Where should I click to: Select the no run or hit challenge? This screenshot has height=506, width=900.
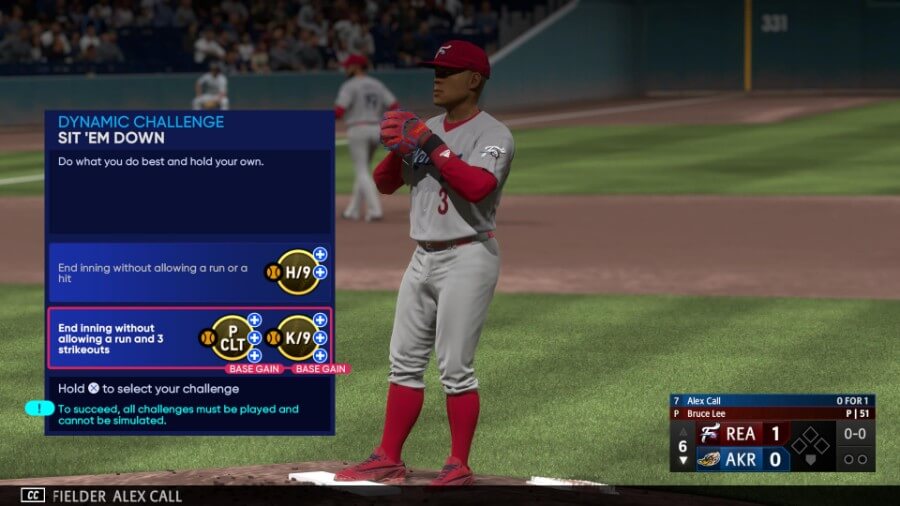tap(150, 272)
